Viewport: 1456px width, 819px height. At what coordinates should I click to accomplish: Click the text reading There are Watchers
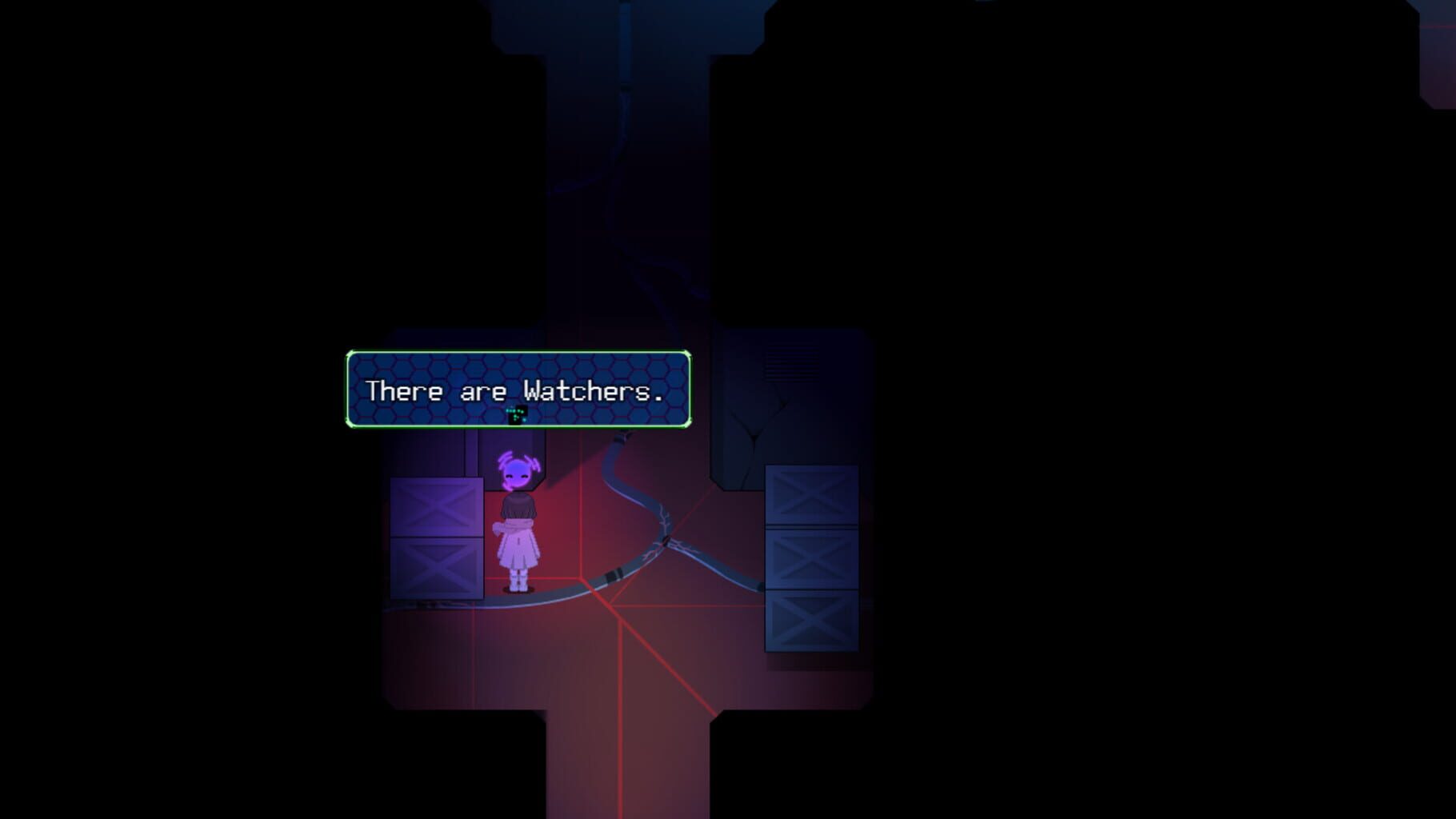click(x=514, y=392)
